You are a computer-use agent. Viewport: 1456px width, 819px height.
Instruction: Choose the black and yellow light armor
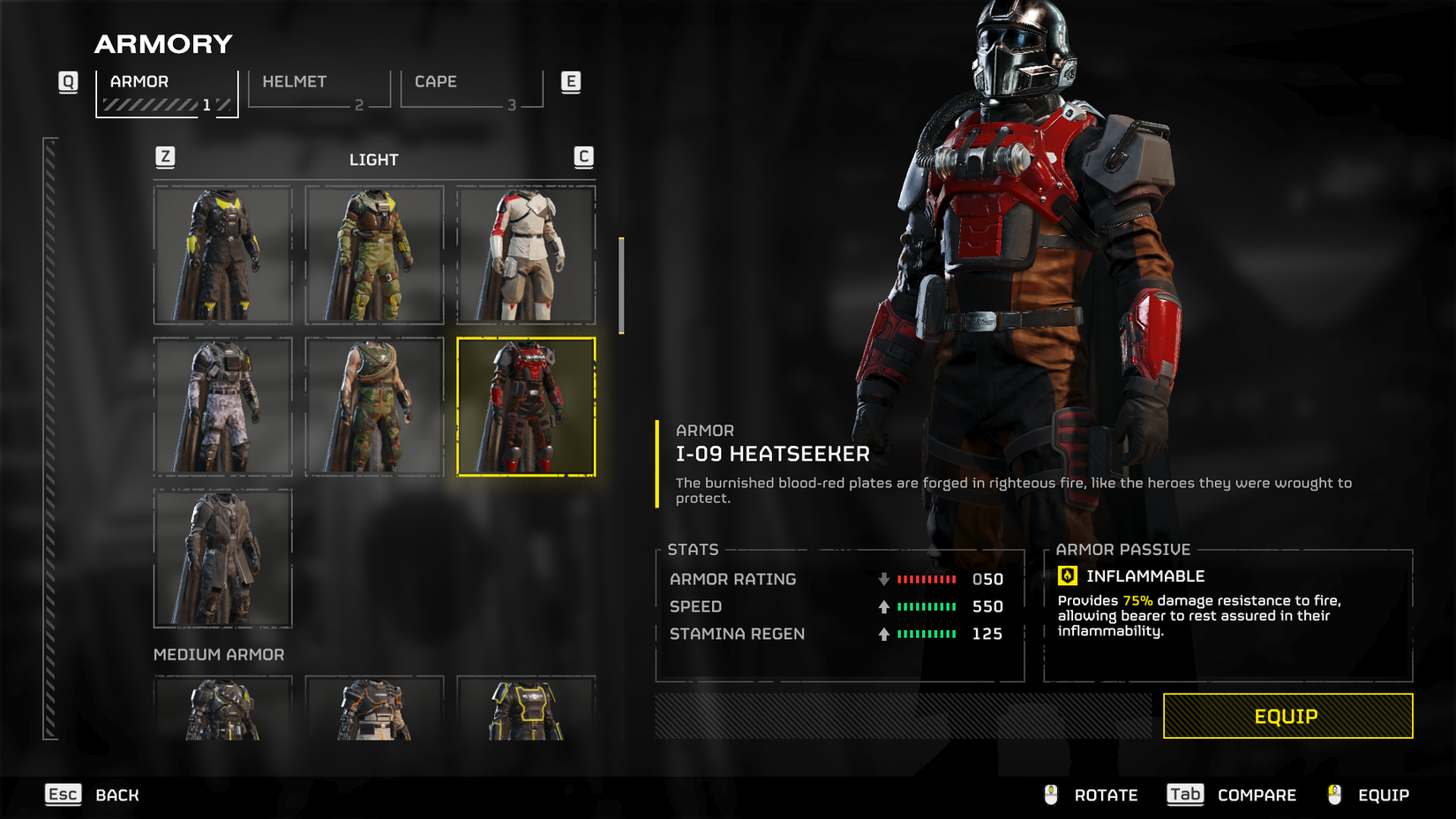pos(223,255)
